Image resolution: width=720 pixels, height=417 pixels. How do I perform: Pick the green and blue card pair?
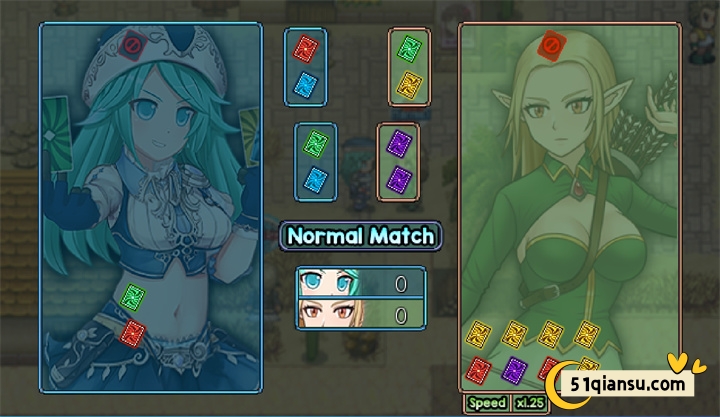point(315,160)
